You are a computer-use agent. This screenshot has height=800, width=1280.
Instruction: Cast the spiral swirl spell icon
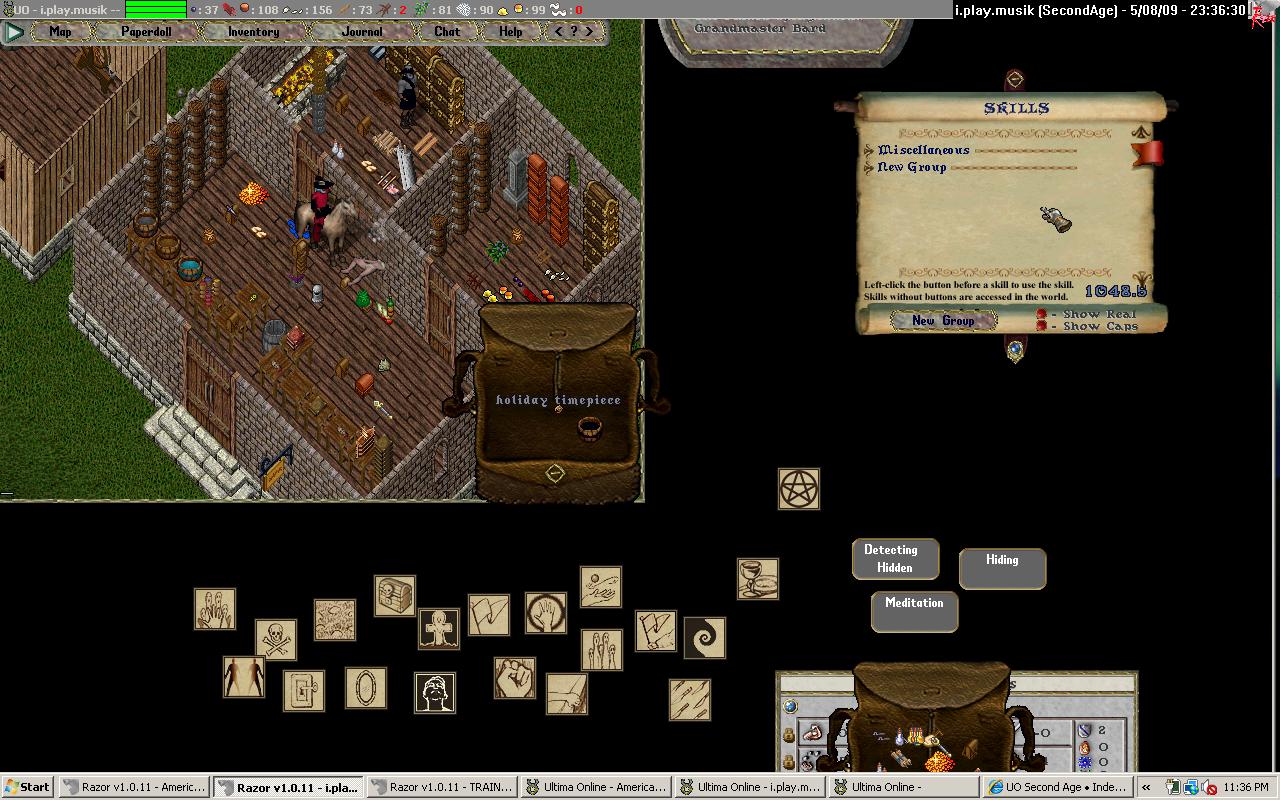[x=704, y=637]
